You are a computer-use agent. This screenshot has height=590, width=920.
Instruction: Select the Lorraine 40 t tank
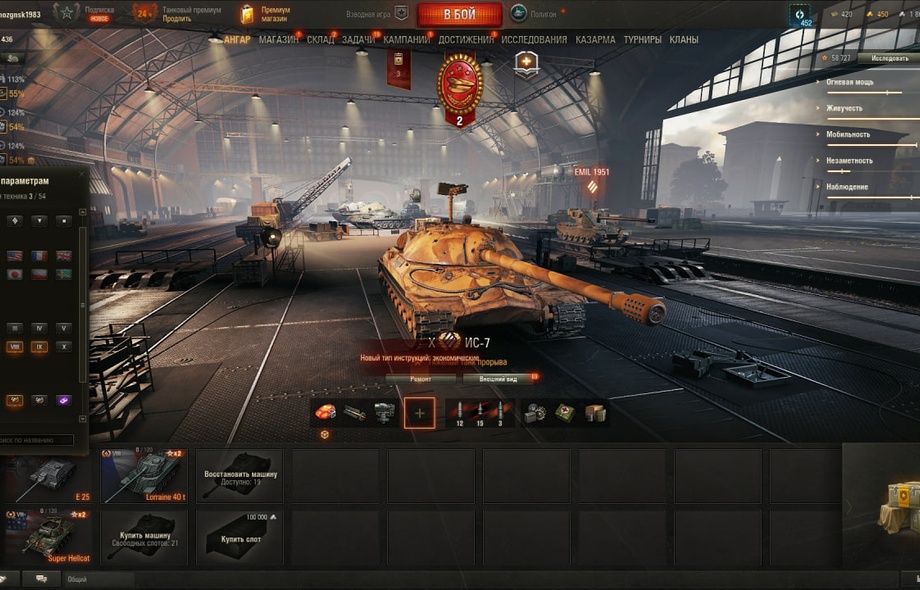point(144,475)
